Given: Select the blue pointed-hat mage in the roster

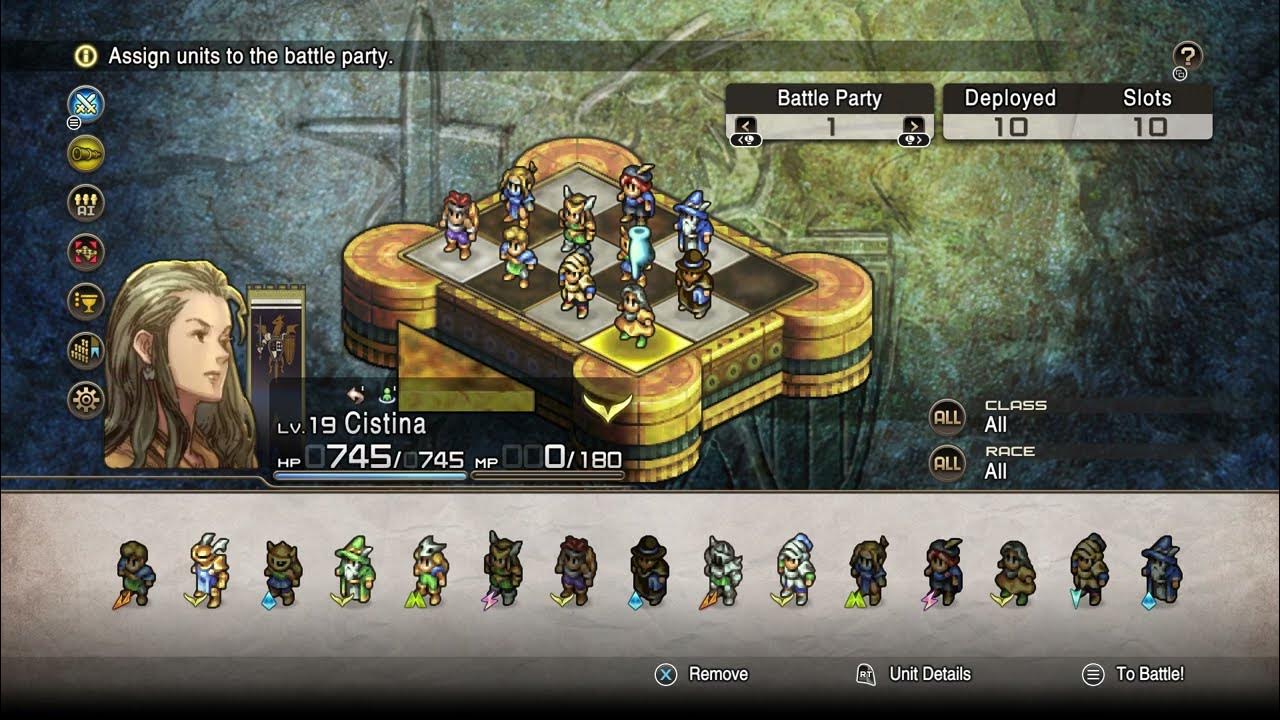Looking at the screenshot, I should pos(1161,571).
